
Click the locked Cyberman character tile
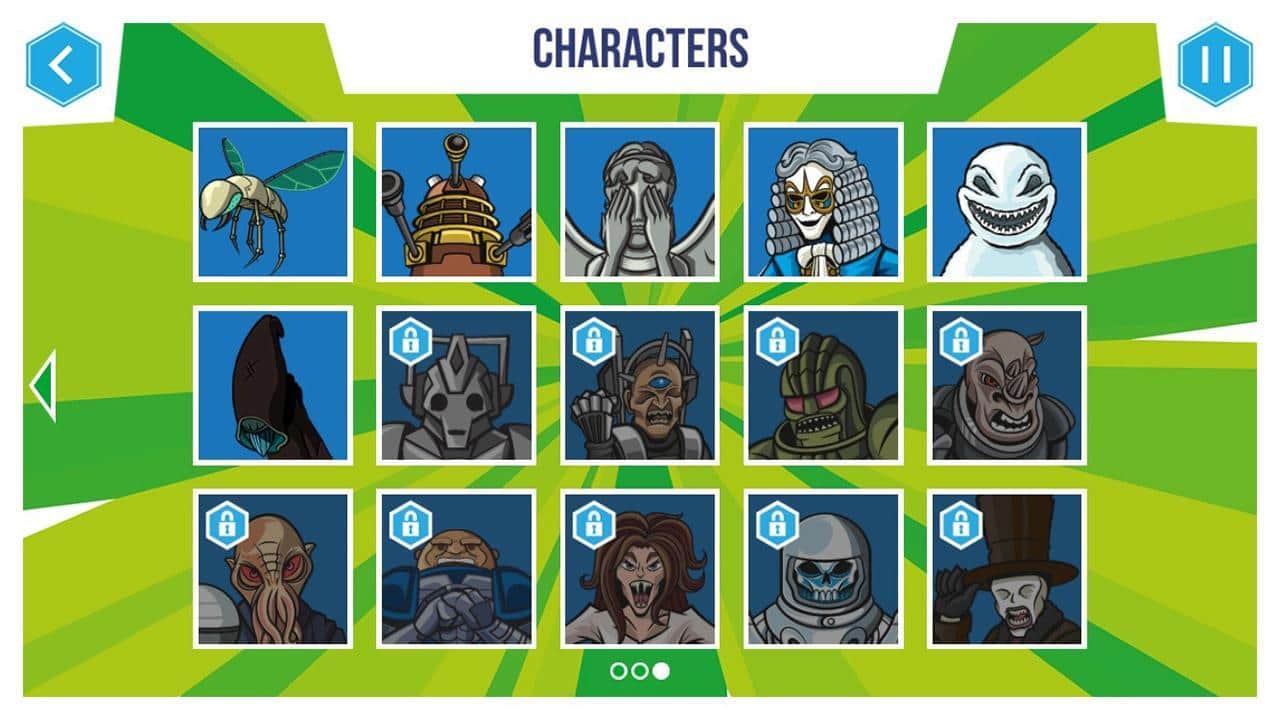tap(456, 386)
